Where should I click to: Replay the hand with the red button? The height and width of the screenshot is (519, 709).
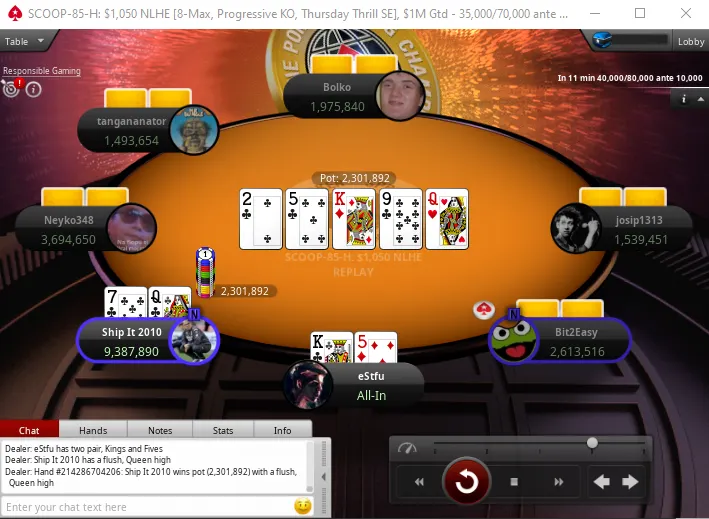point(466,482)
